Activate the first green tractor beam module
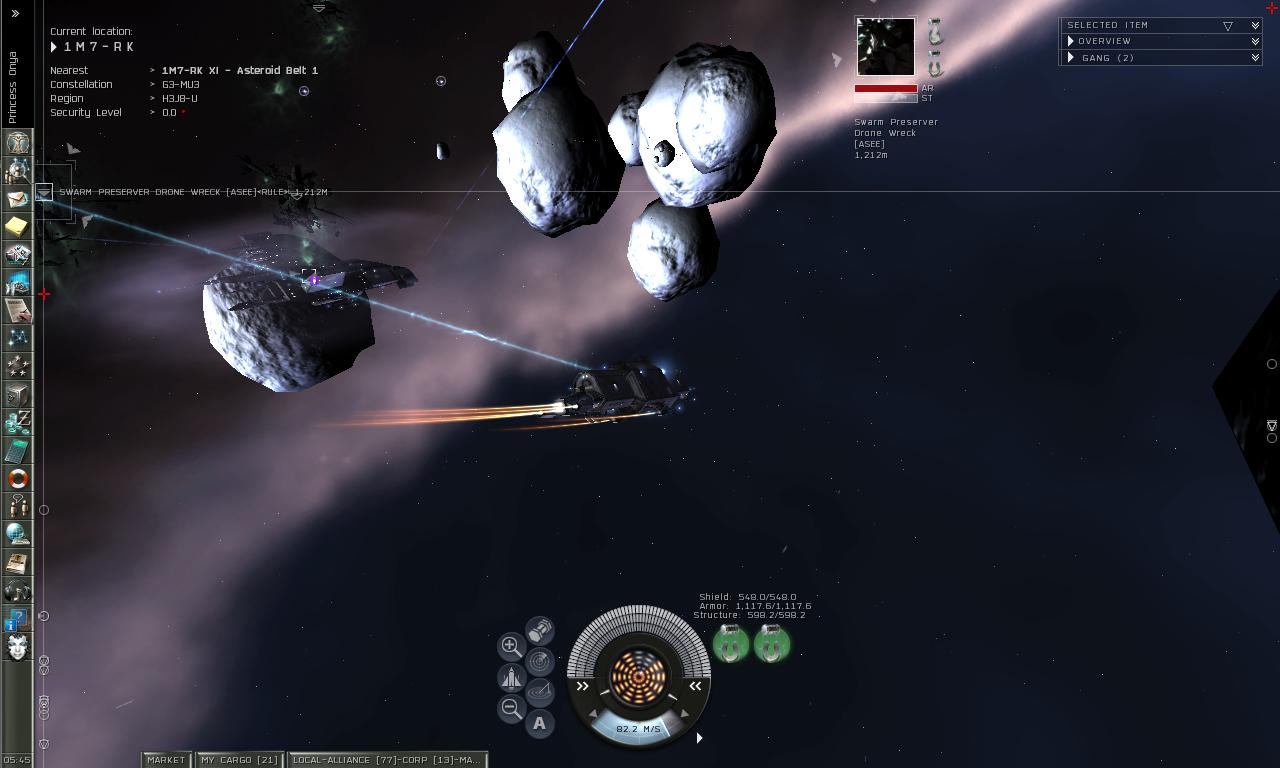The height and width of the screenshot is (768, 1280). click(731, 645)
